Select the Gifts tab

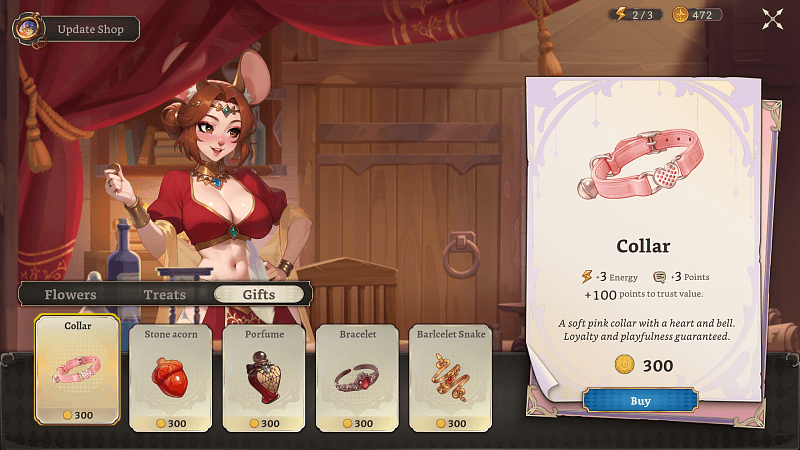click(258, 295)
